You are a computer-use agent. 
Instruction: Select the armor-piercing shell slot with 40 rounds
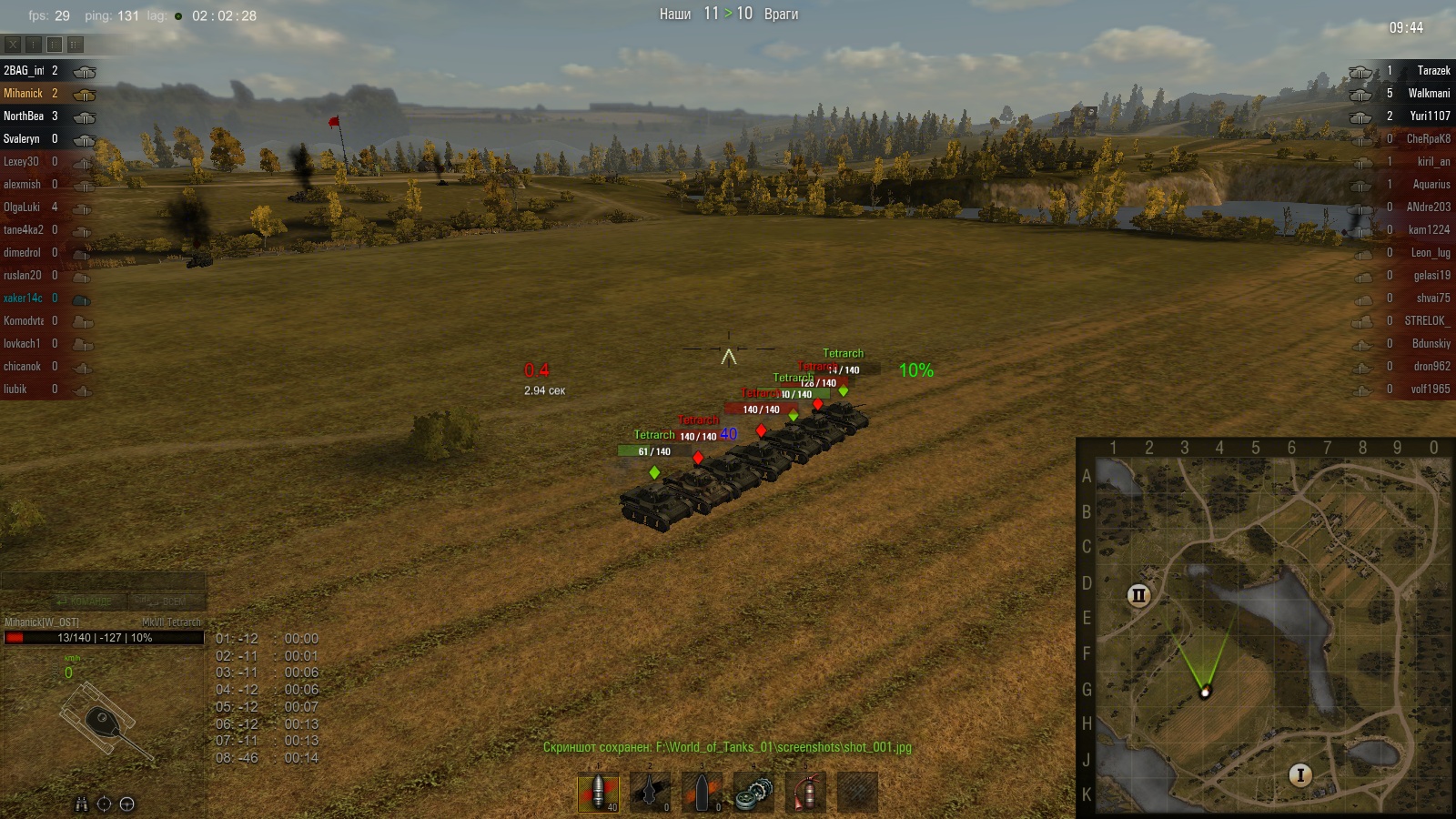pyautogui.click(x=598, y=792)
